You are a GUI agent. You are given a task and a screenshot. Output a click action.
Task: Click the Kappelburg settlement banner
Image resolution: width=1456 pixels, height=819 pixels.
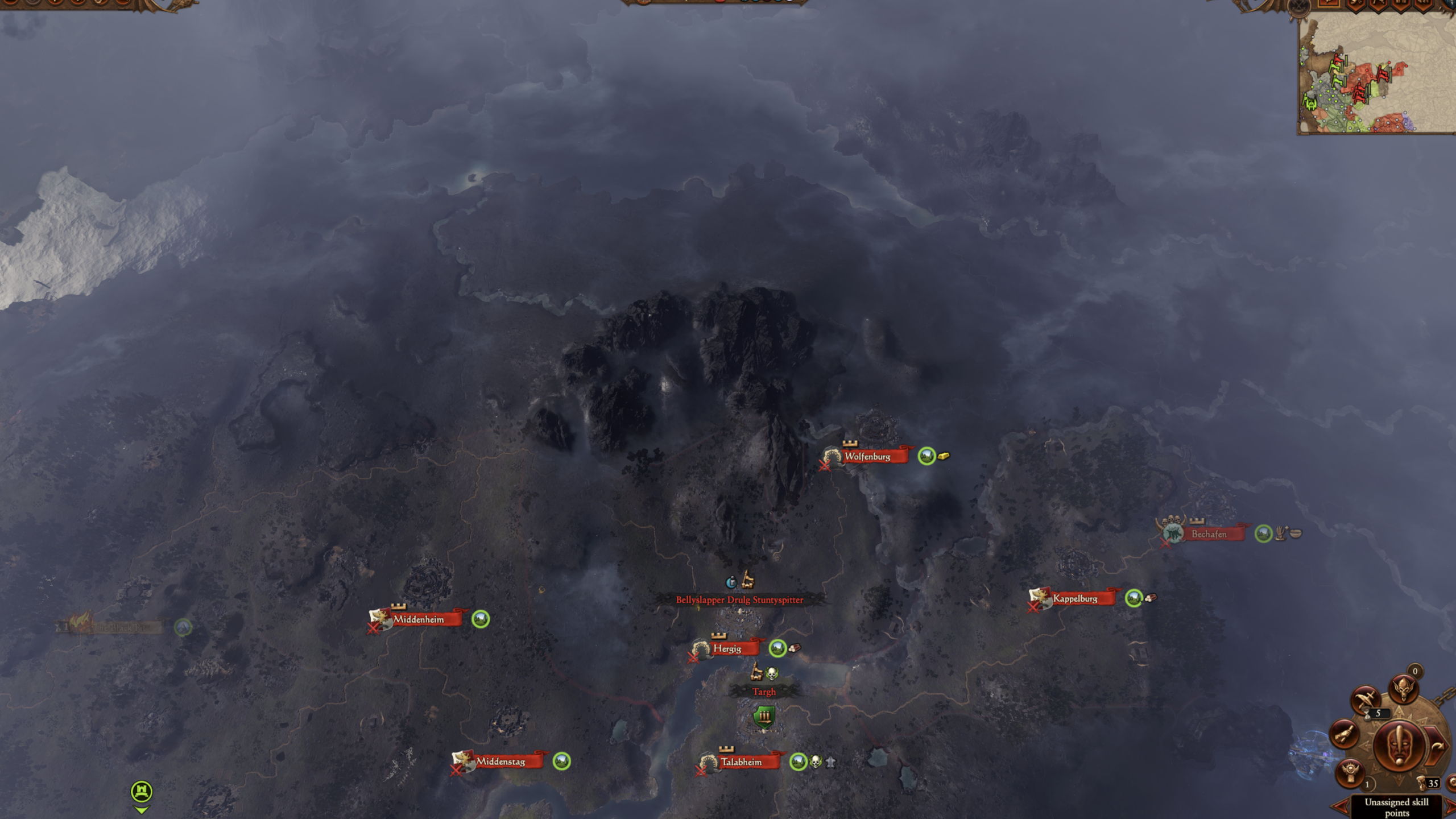[x=1074, y=598]
